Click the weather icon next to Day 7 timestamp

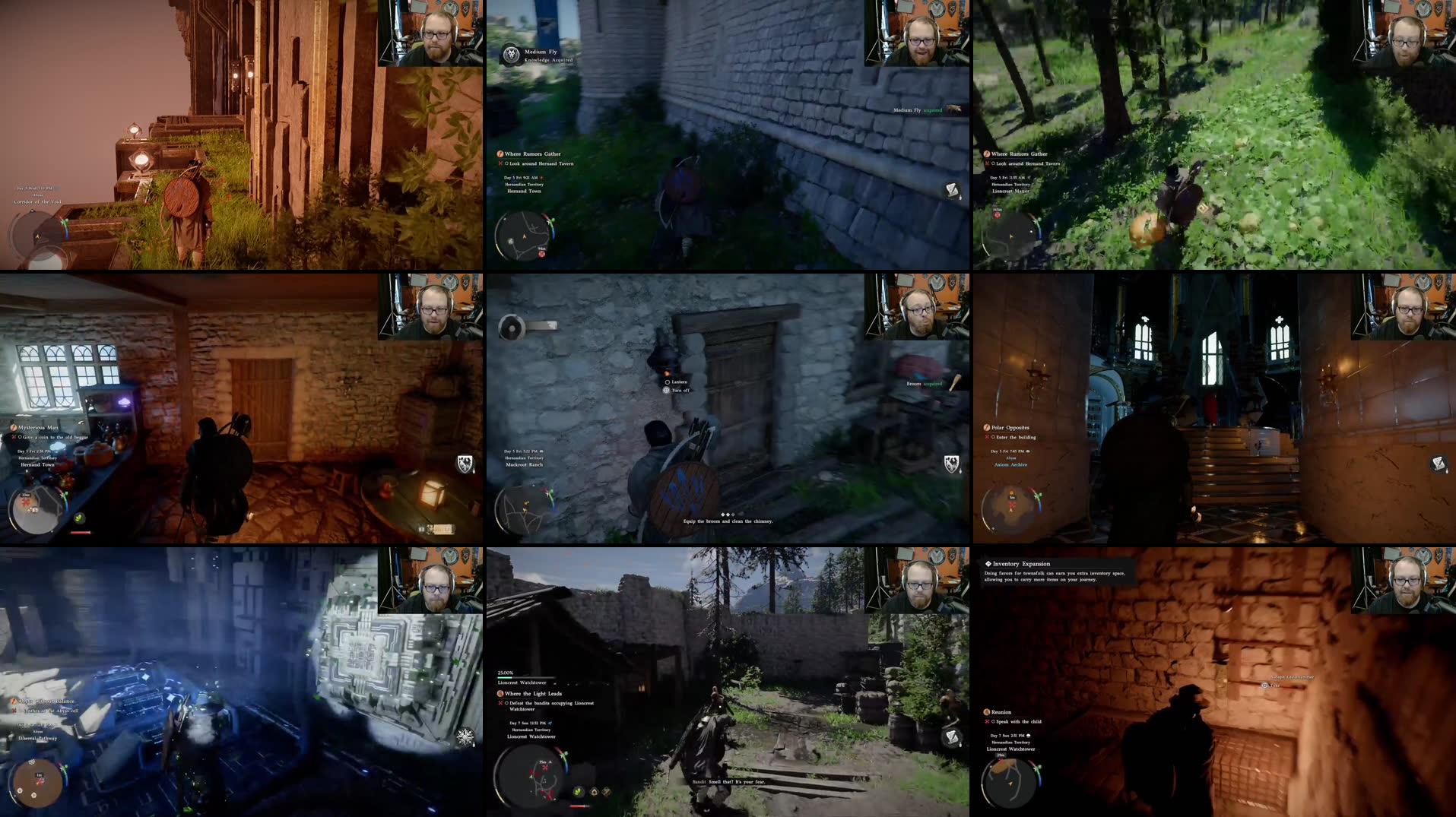[550, 723]
